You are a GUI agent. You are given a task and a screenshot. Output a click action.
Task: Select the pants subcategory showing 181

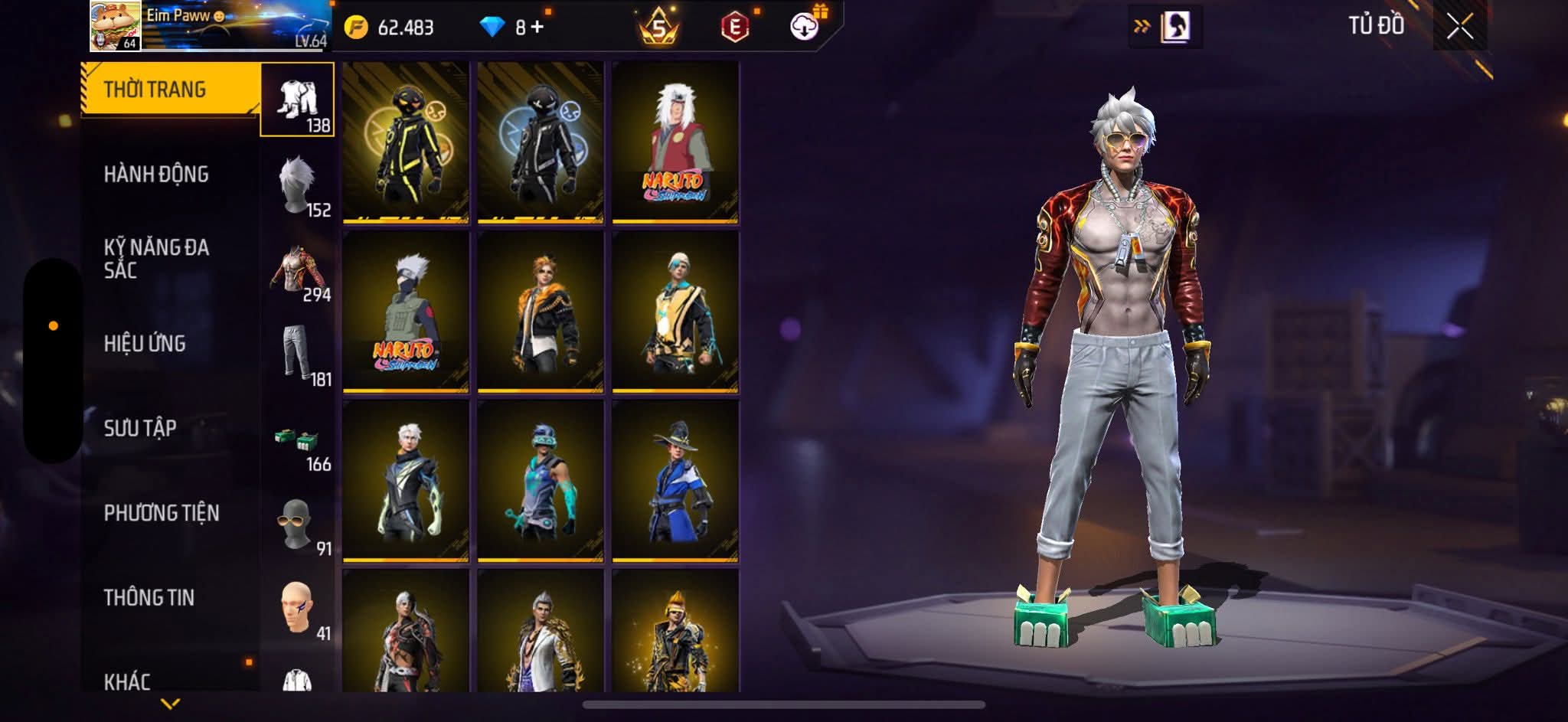point(298,354)
